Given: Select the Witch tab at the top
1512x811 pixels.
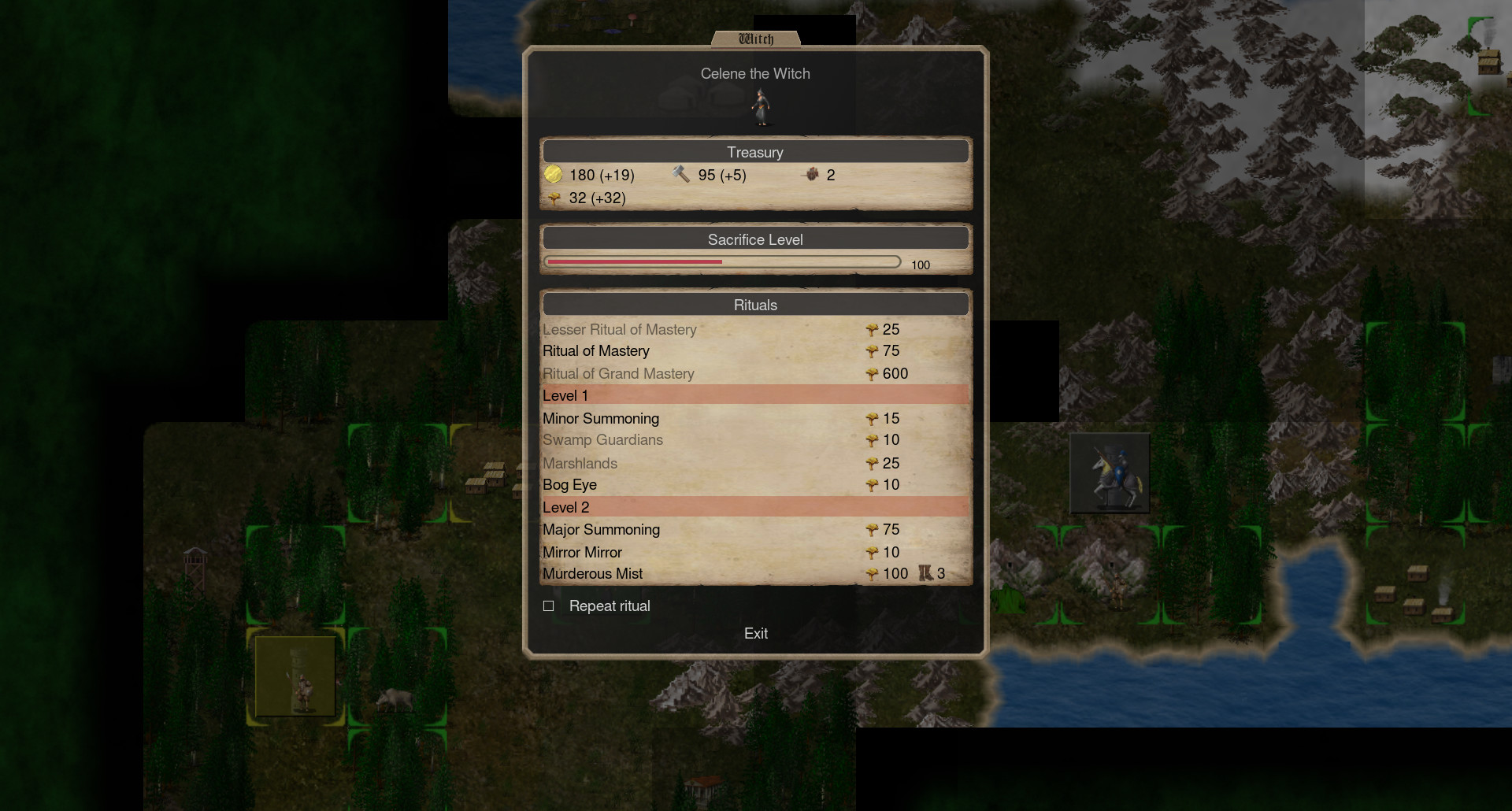Looking at the screenshot, I should [756, 37].
